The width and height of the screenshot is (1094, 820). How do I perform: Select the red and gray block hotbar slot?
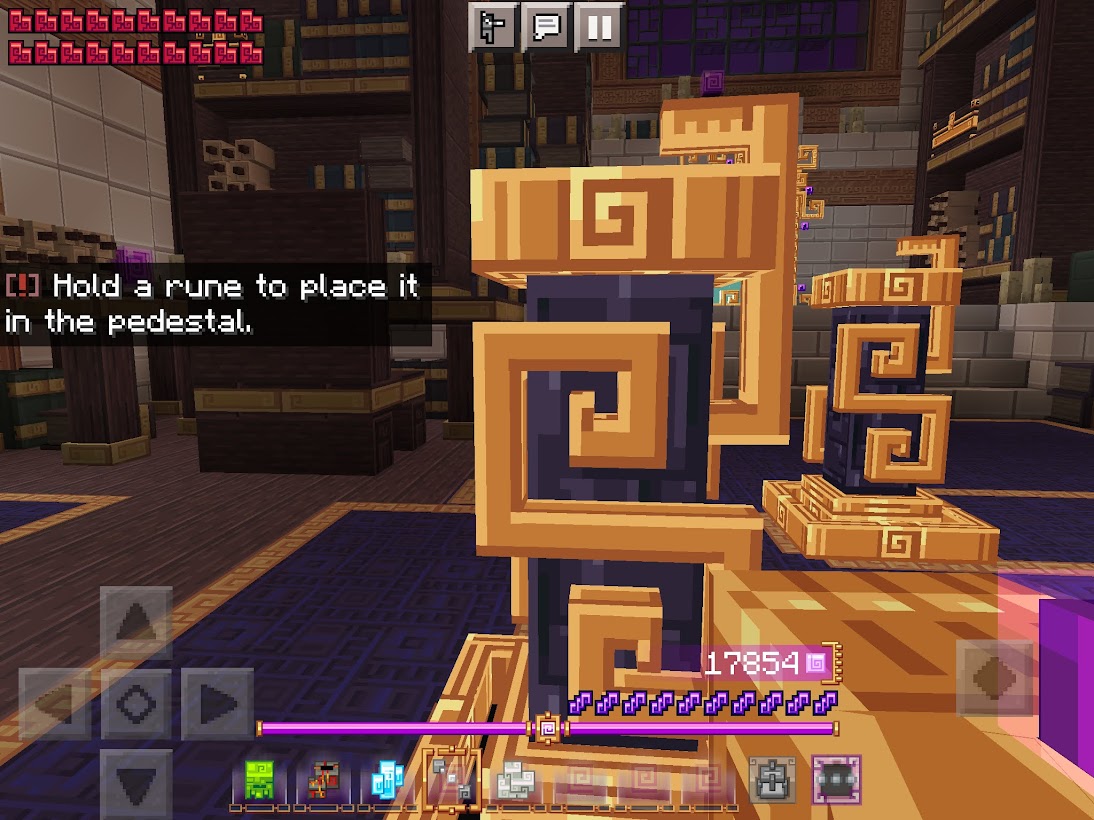point(323,780)
